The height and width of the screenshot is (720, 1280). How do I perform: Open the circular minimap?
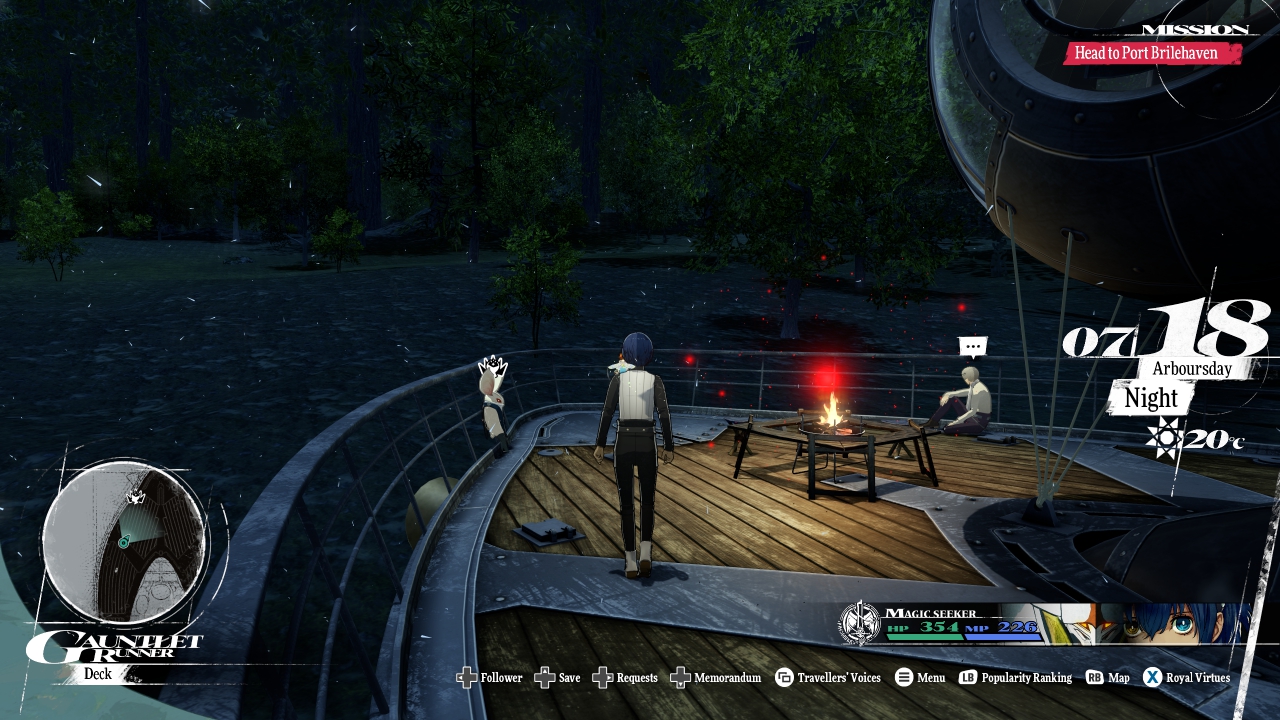pos(125,541)
